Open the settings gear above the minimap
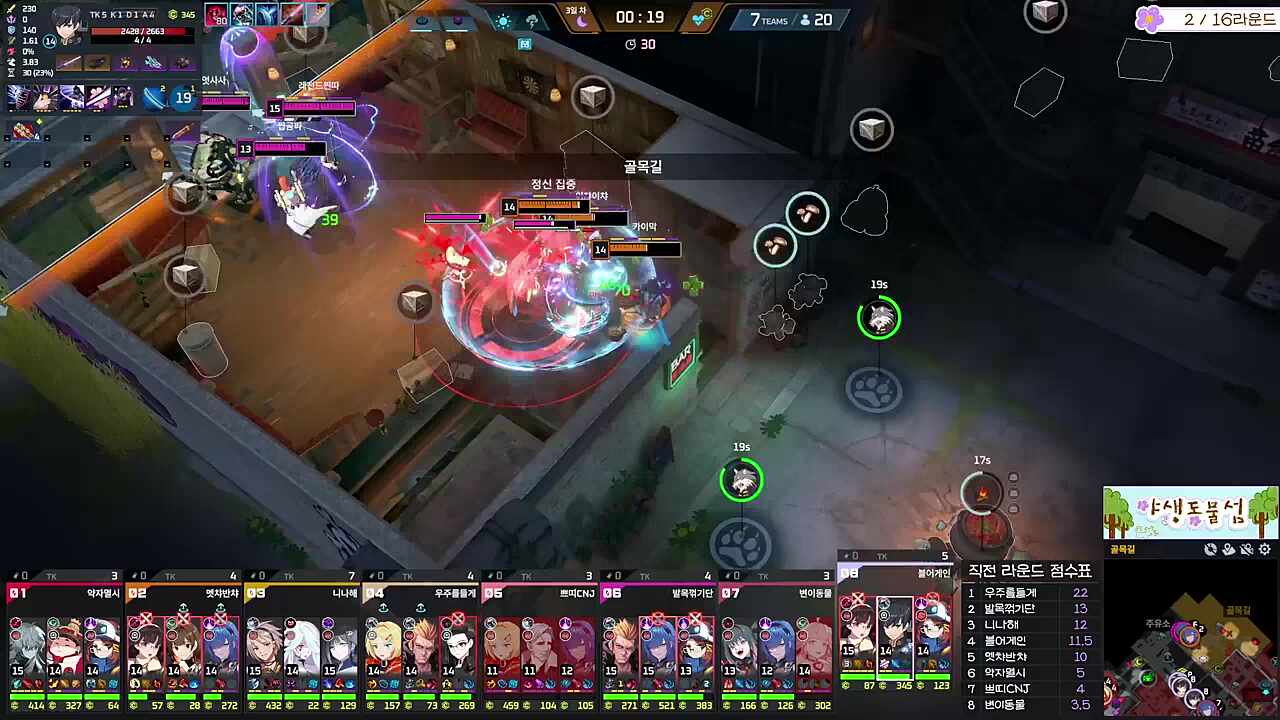Image resolution: width=1280 pixels, height=720 pixels. coord(1264,549)
